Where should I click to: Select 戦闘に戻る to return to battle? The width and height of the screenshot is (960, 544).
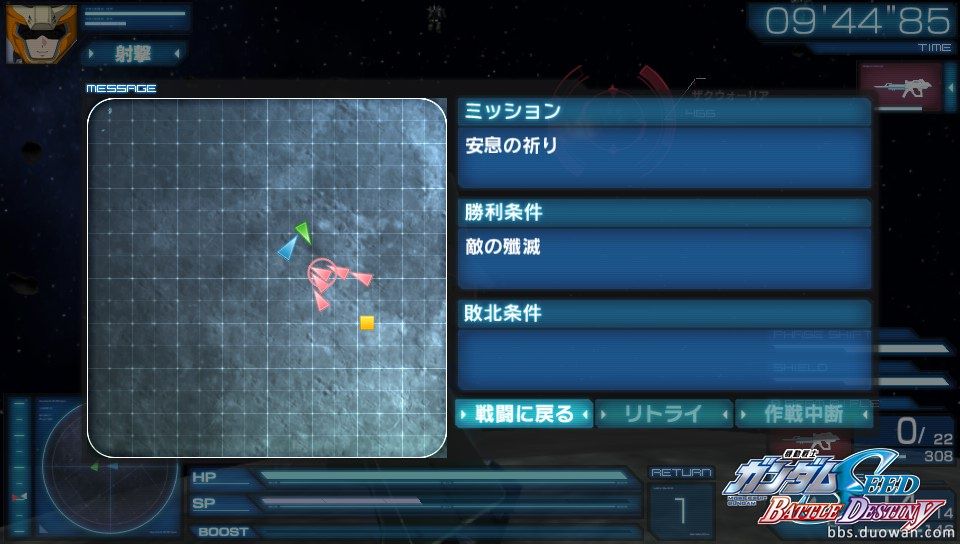pyautogui.click(x=525, y=413)
